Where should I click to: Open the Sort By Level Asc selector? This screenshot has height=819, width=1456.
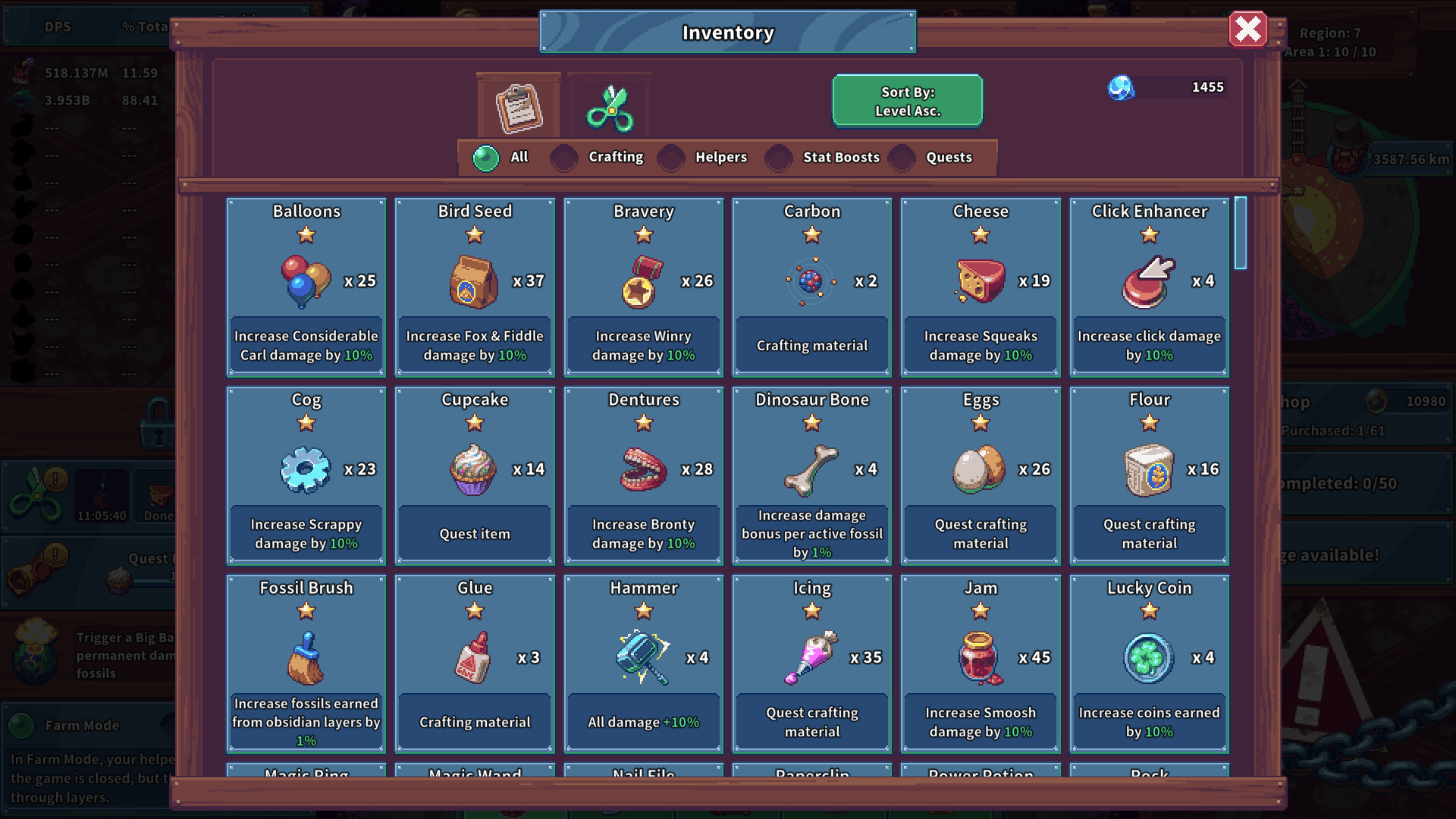pyautogui.click(x=907, y=100)
